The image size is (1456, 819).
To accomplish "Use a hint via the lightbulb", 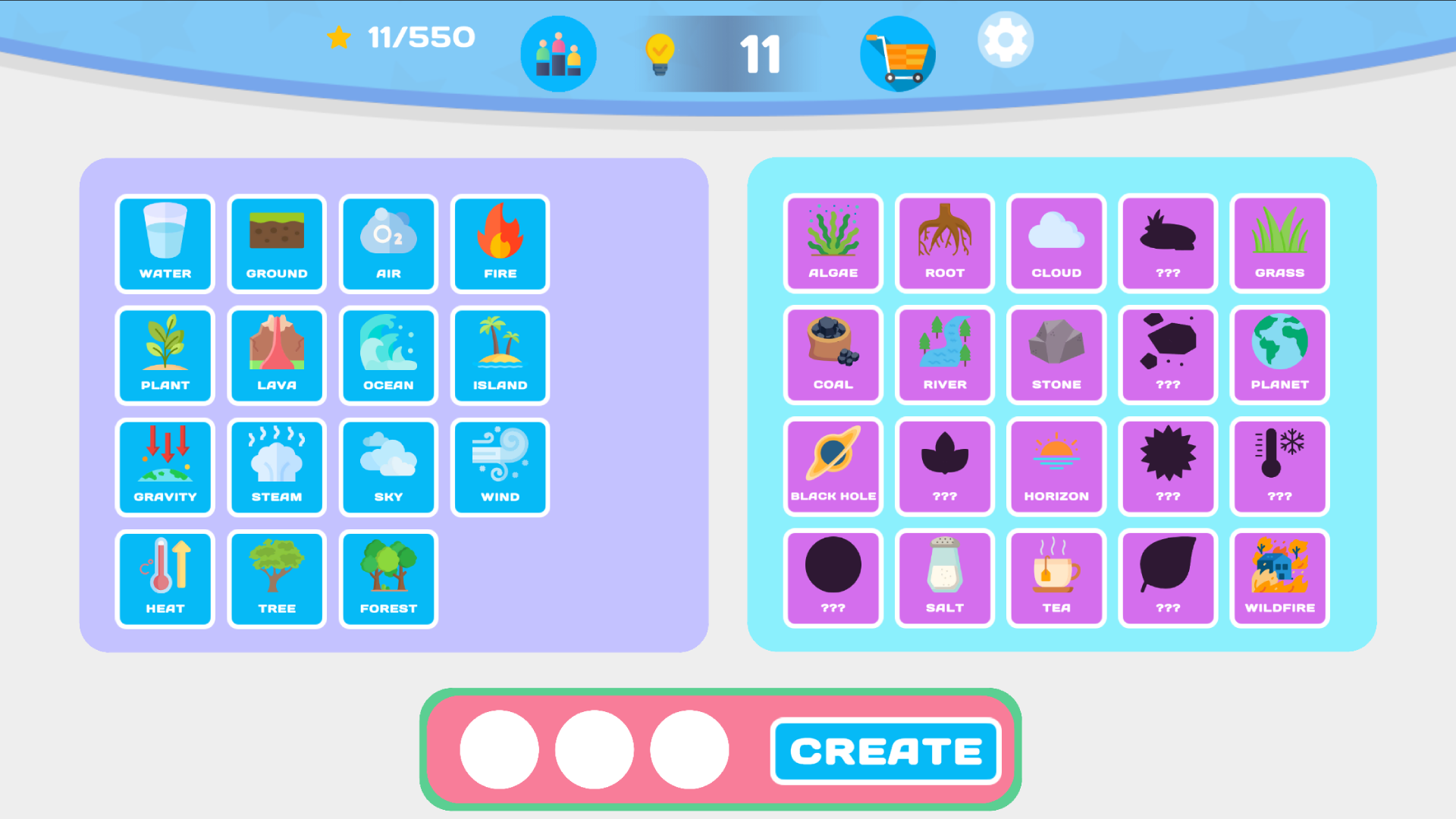I will 659,53.
